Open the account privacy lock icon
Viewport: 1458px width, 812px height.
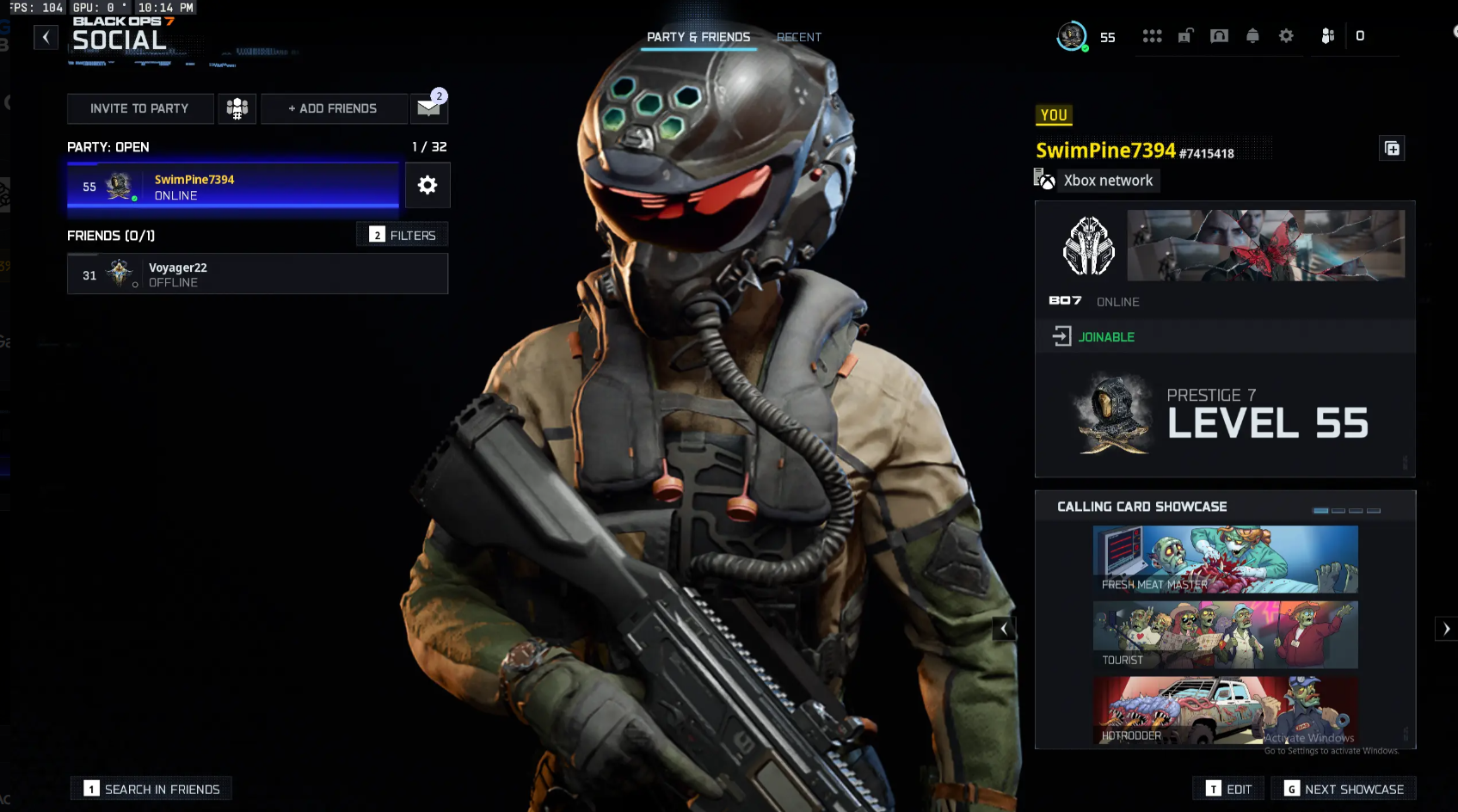pos(1185,35)
